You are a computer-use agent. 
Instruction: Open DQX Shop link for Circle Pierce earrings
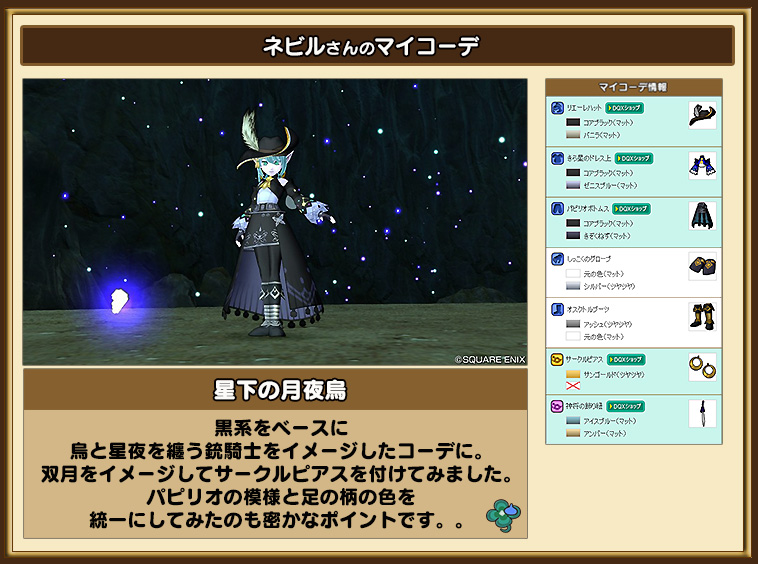[626, 358]
